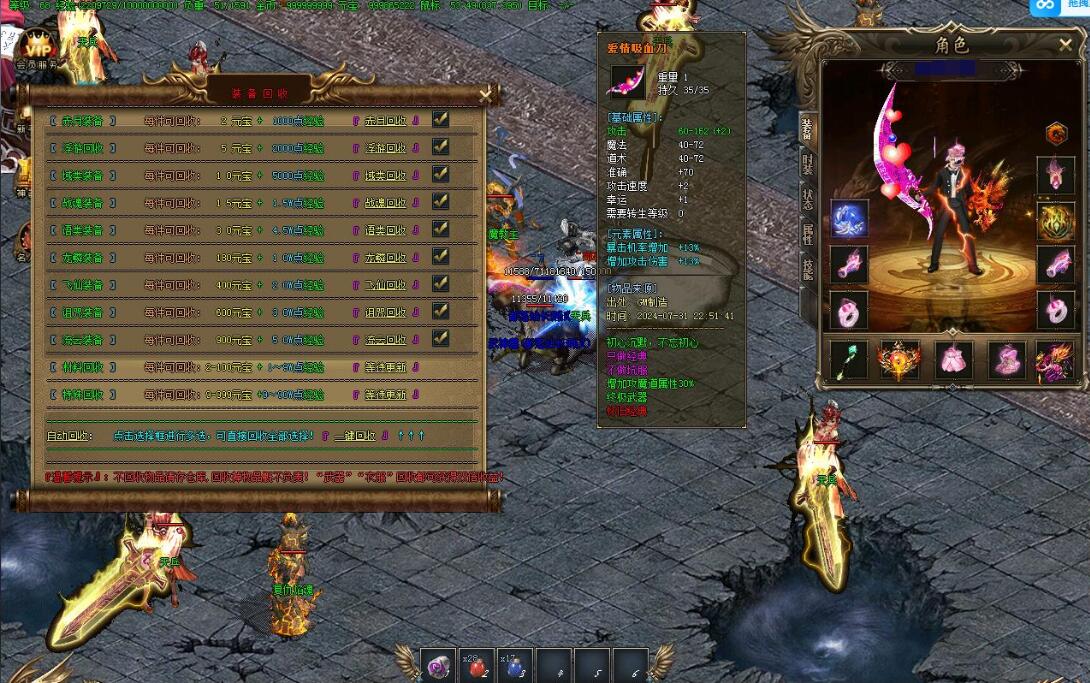Click the 域类回收 recycle link
The width and height of the screenshot is (1090, 683).
(x=385, y=176)
